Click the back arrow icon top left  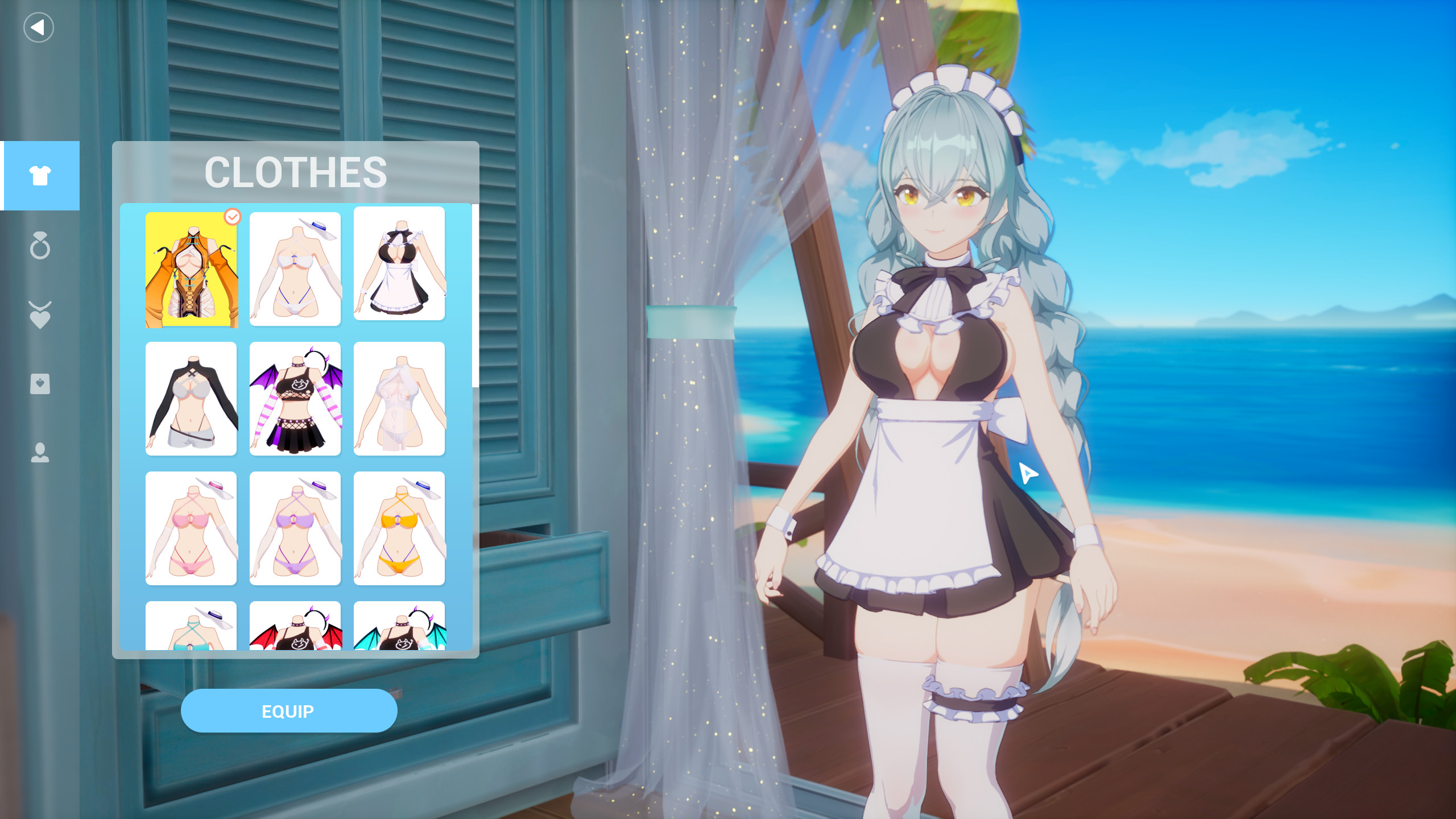tap(38, 27)
